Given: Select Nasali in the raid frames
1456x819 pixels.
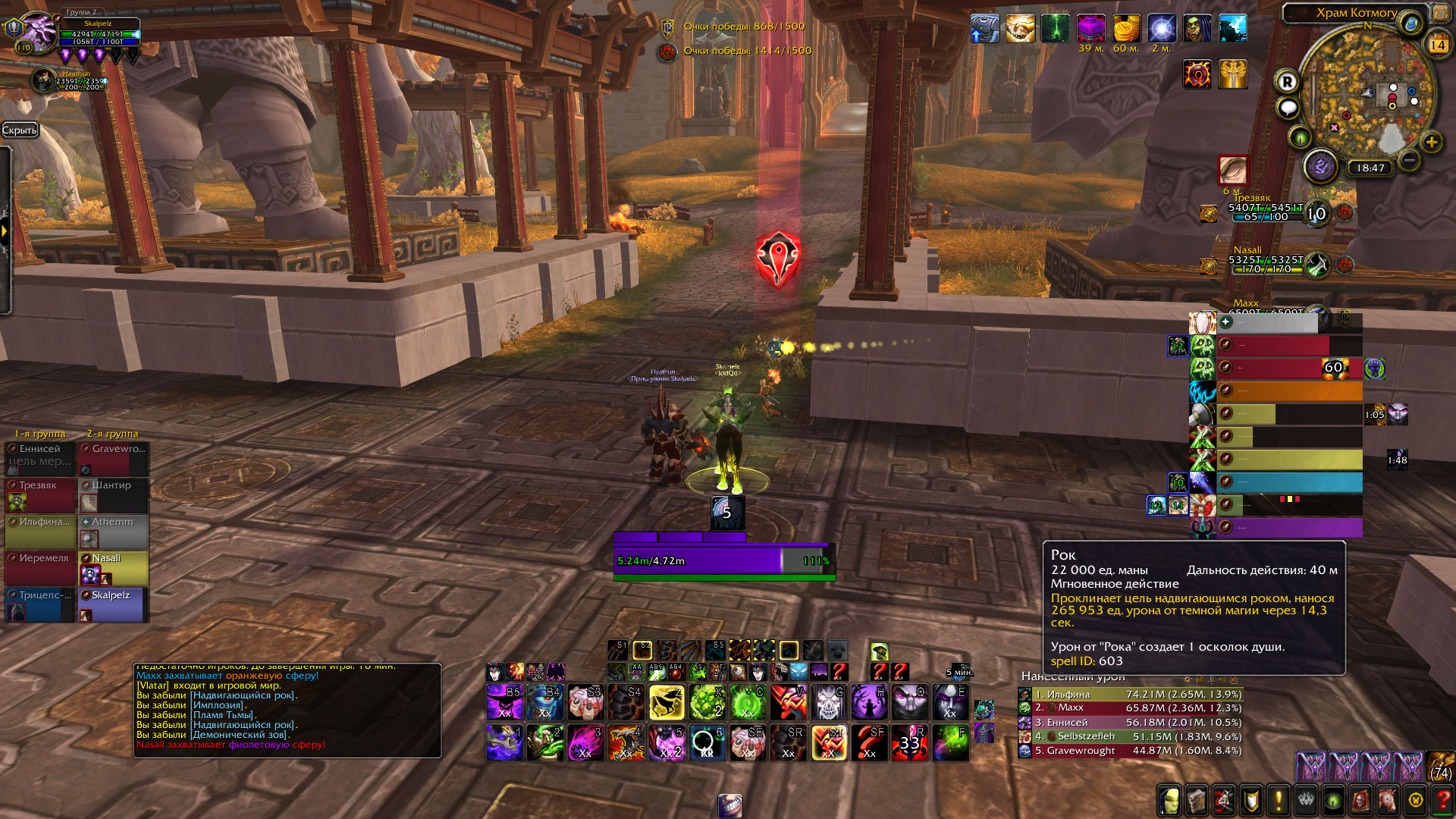Looking at the screenshot, I should coord(114,568).
